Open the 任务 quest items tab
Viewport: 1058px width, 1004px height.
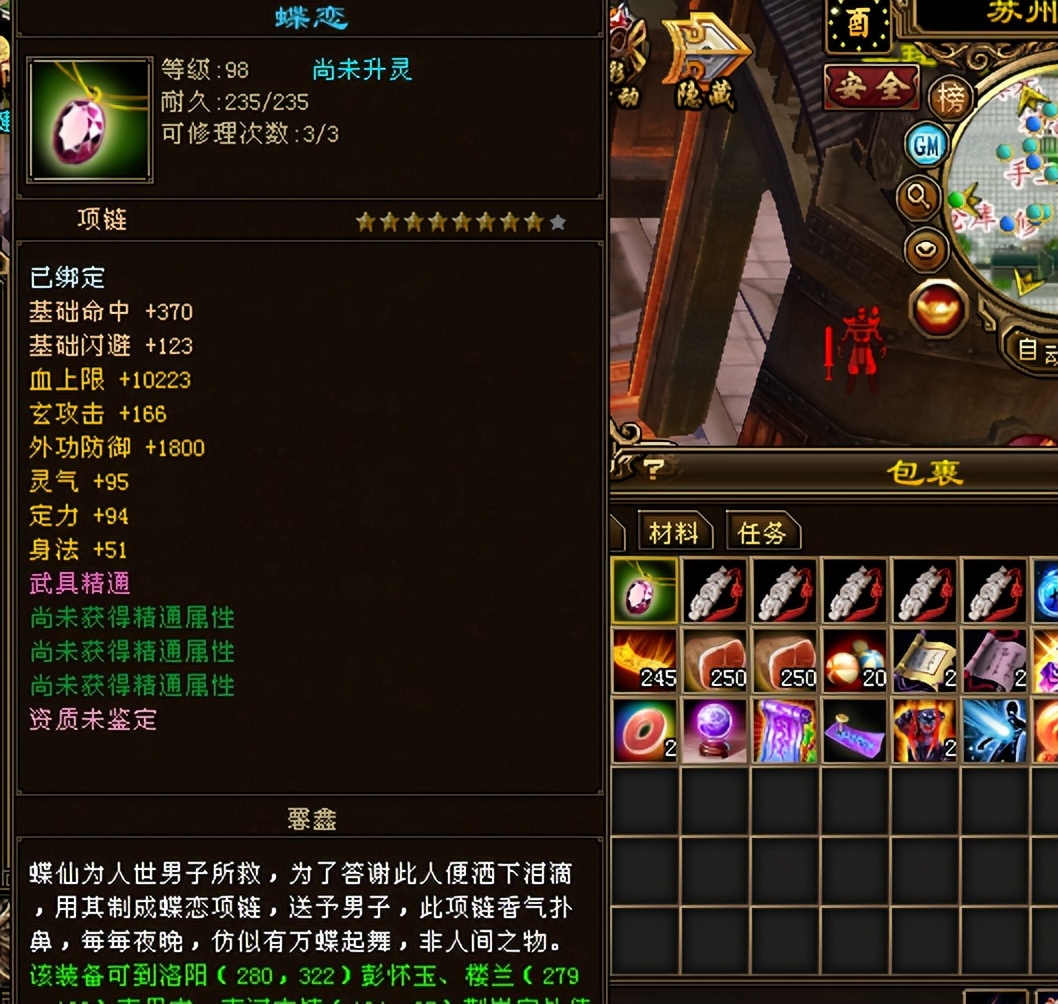tap(762, 533)
